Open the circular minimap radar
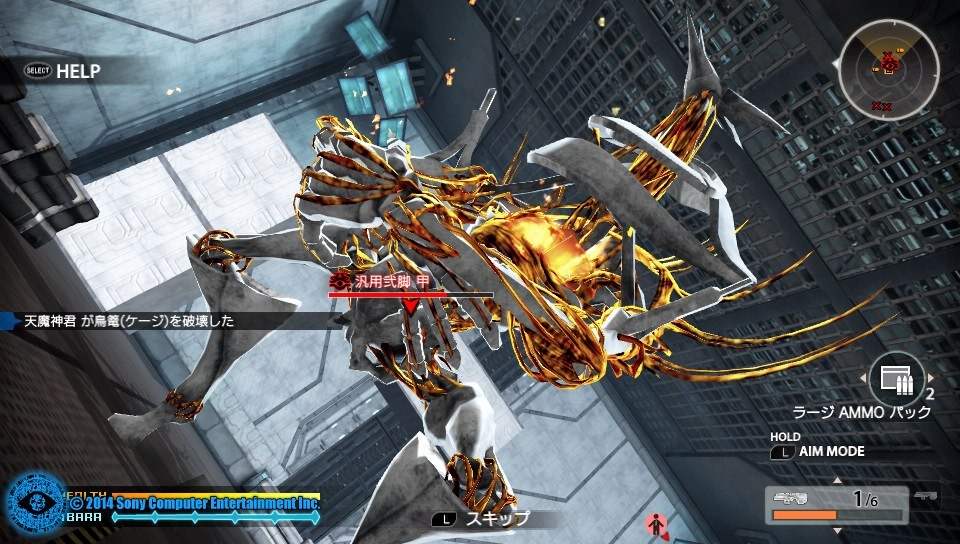Image resolution: width=960 pixels, height=544 pixels. (888, 68)
